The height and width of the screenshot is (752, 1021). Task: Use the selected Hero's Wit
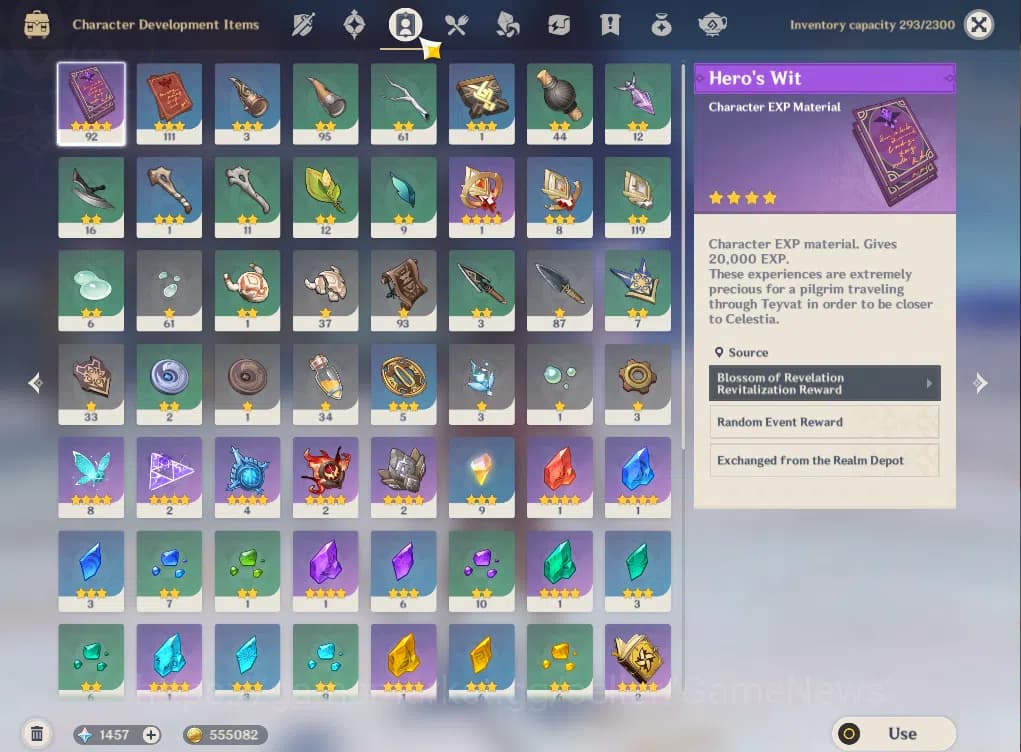point(893,733)
